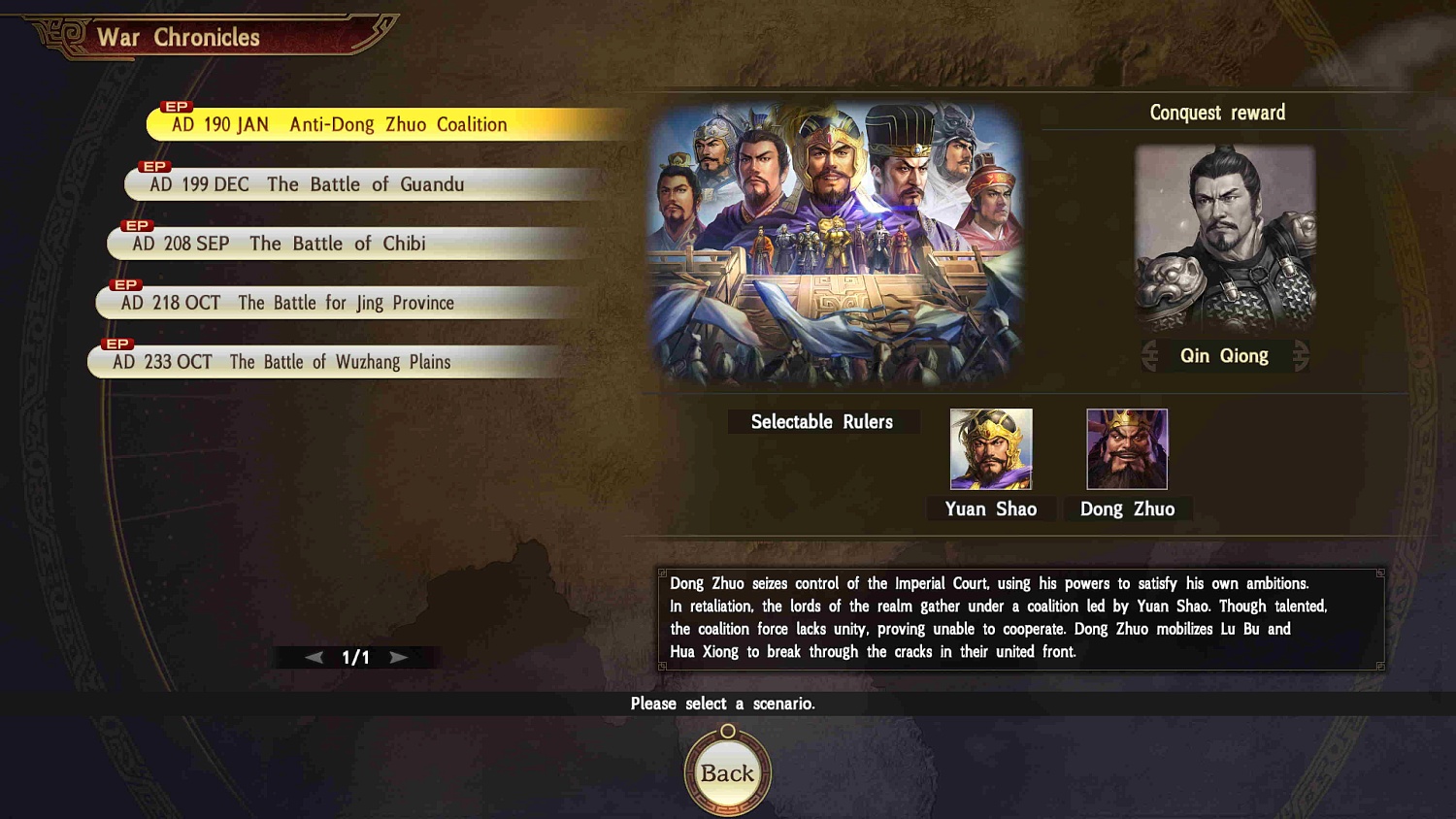
Task: Click the War Chronicles header emblem
Action: tap(60, 36)
